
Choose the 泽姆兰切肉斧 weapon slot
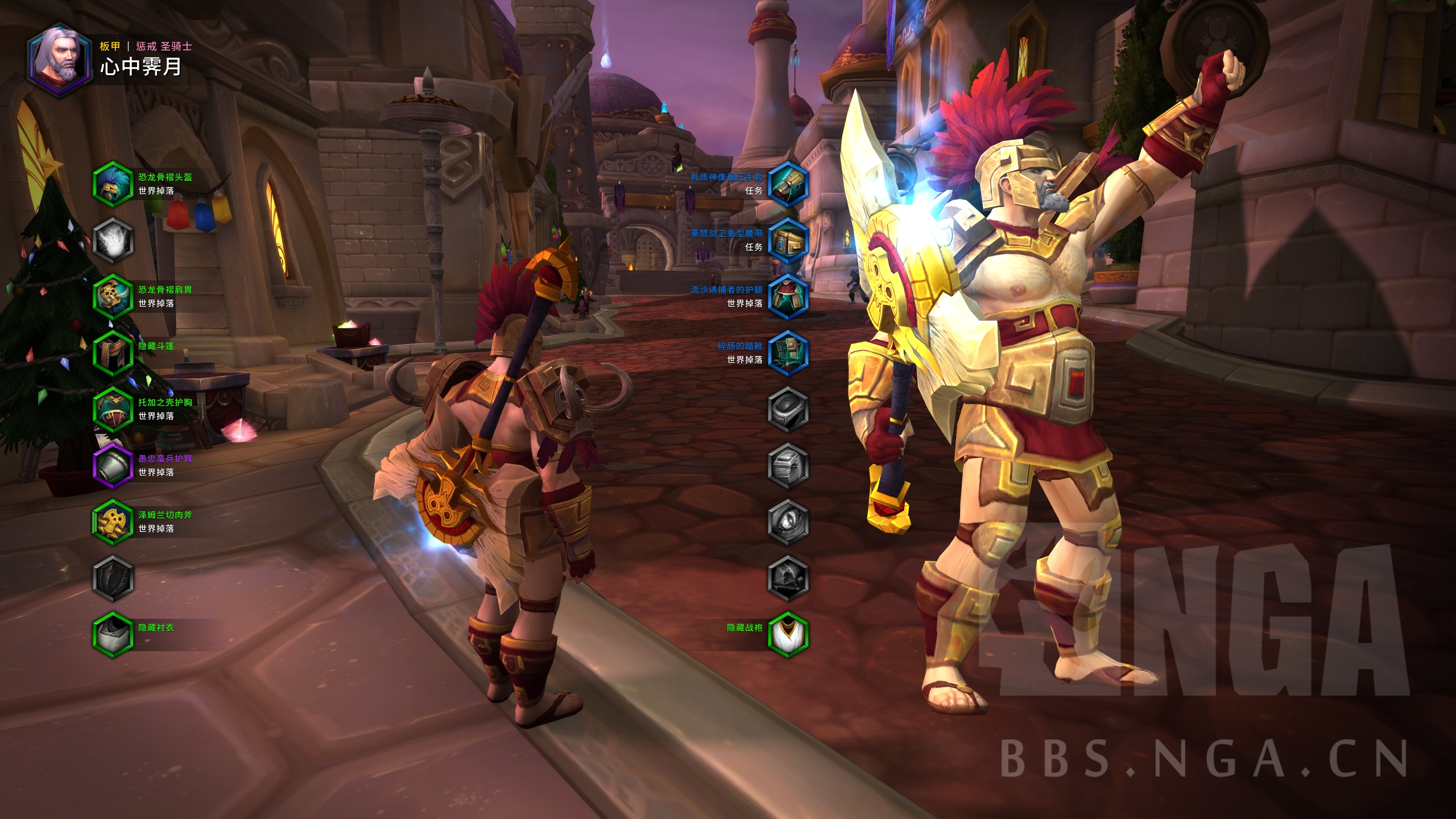[113, 522]
